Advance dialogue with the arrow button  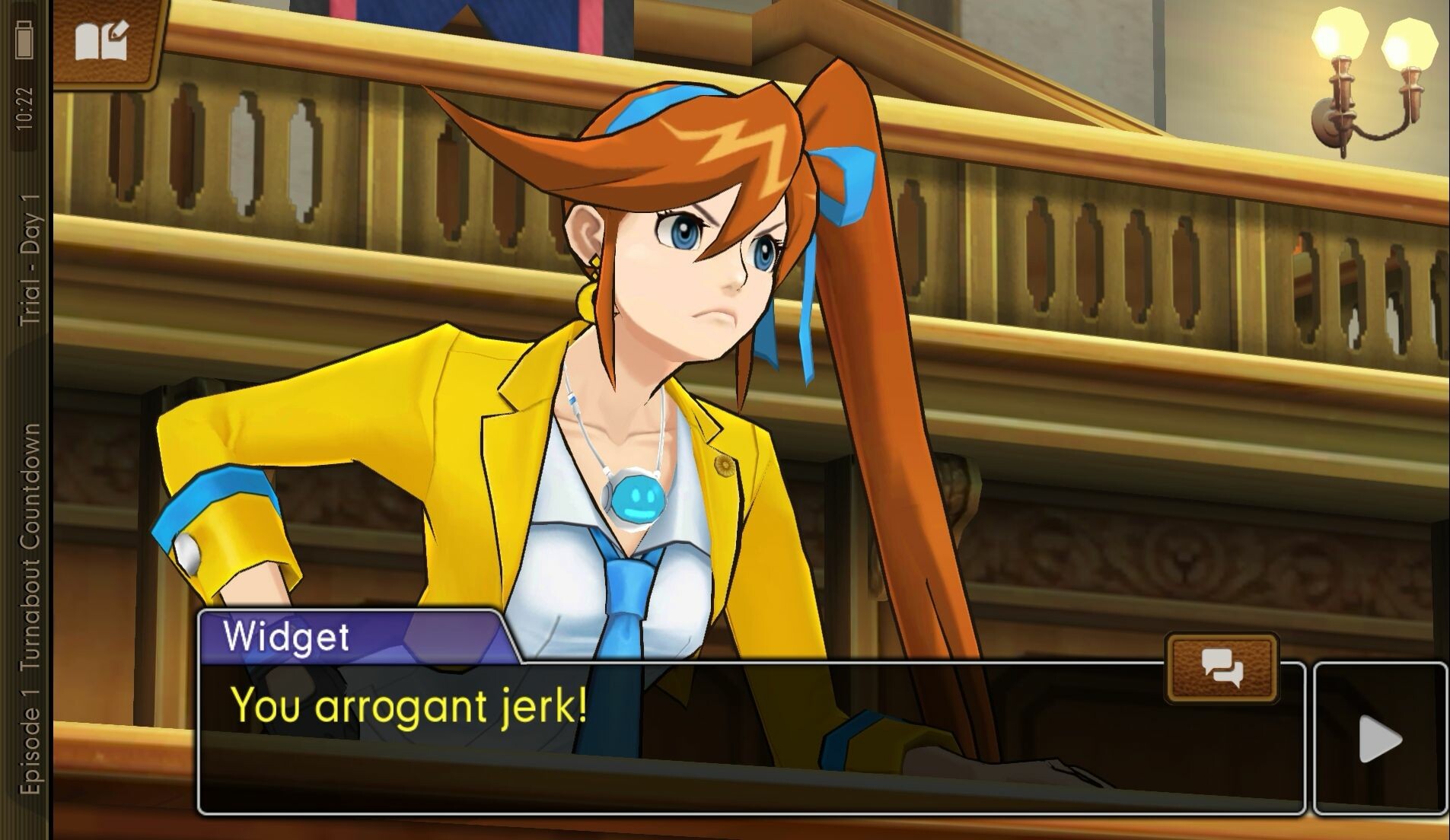coord(1380,740)
